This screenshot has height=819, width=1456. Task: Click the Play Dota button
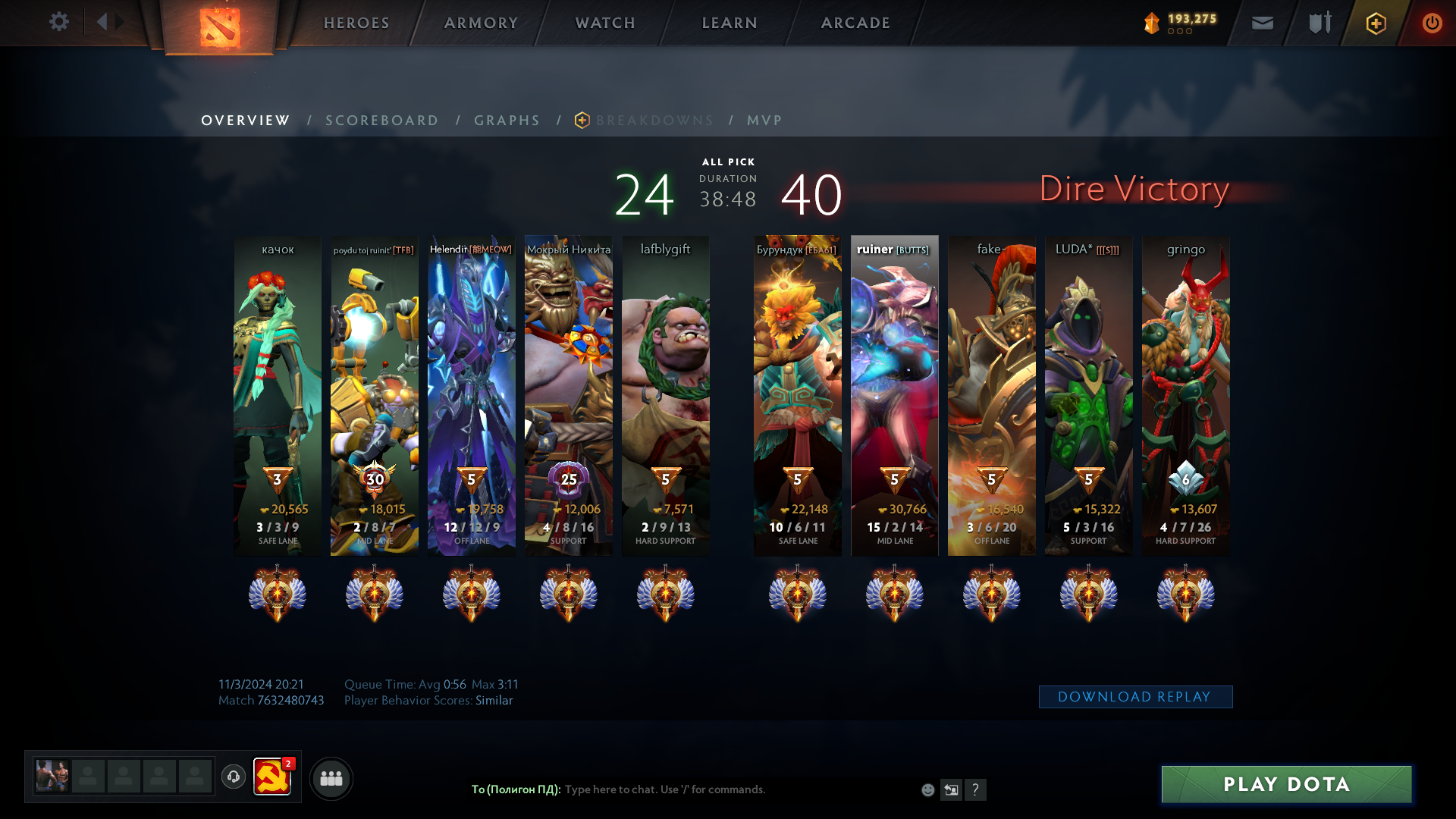tap(1286, 784)
